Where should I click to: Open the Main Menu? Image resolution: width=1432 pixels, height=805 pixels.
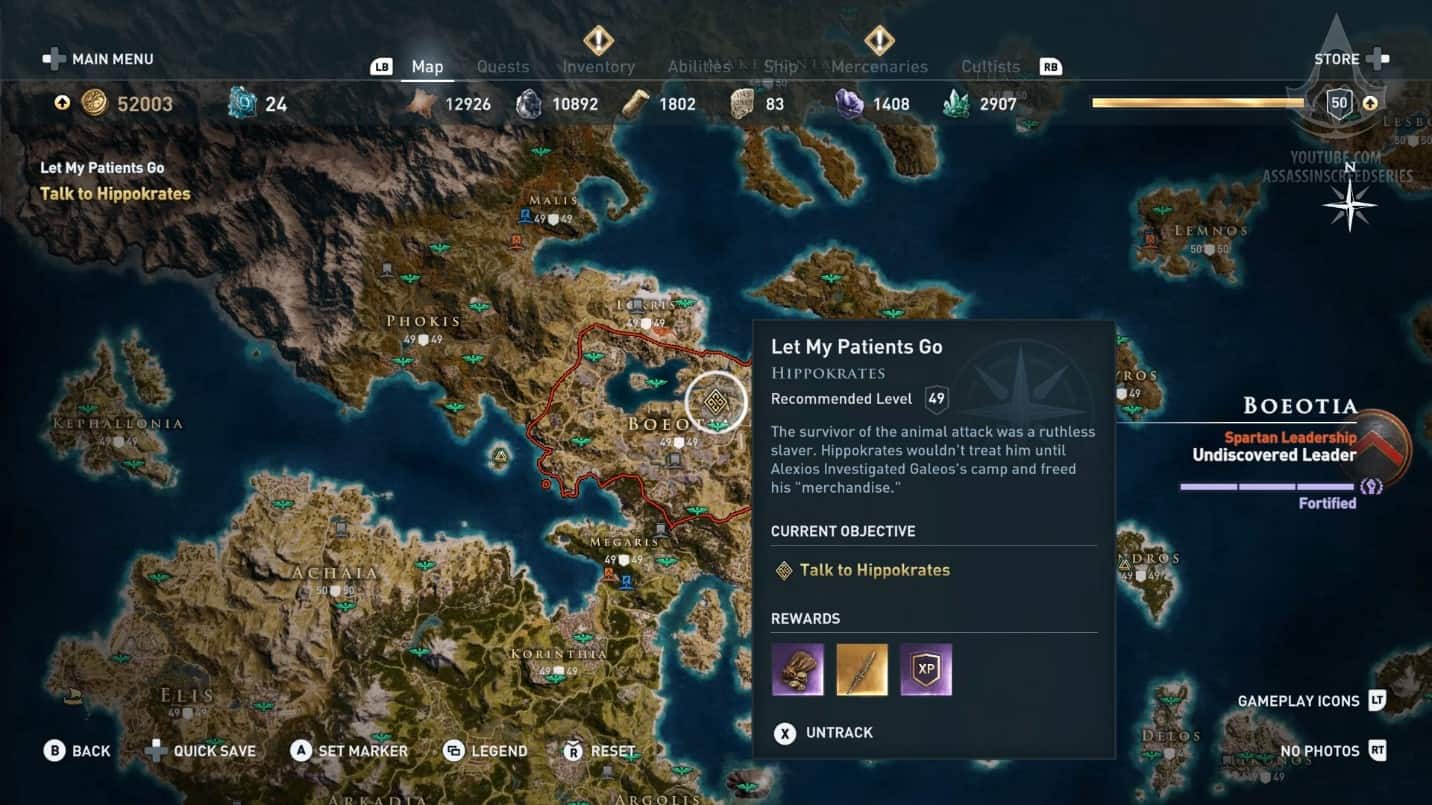coord(98,59)
